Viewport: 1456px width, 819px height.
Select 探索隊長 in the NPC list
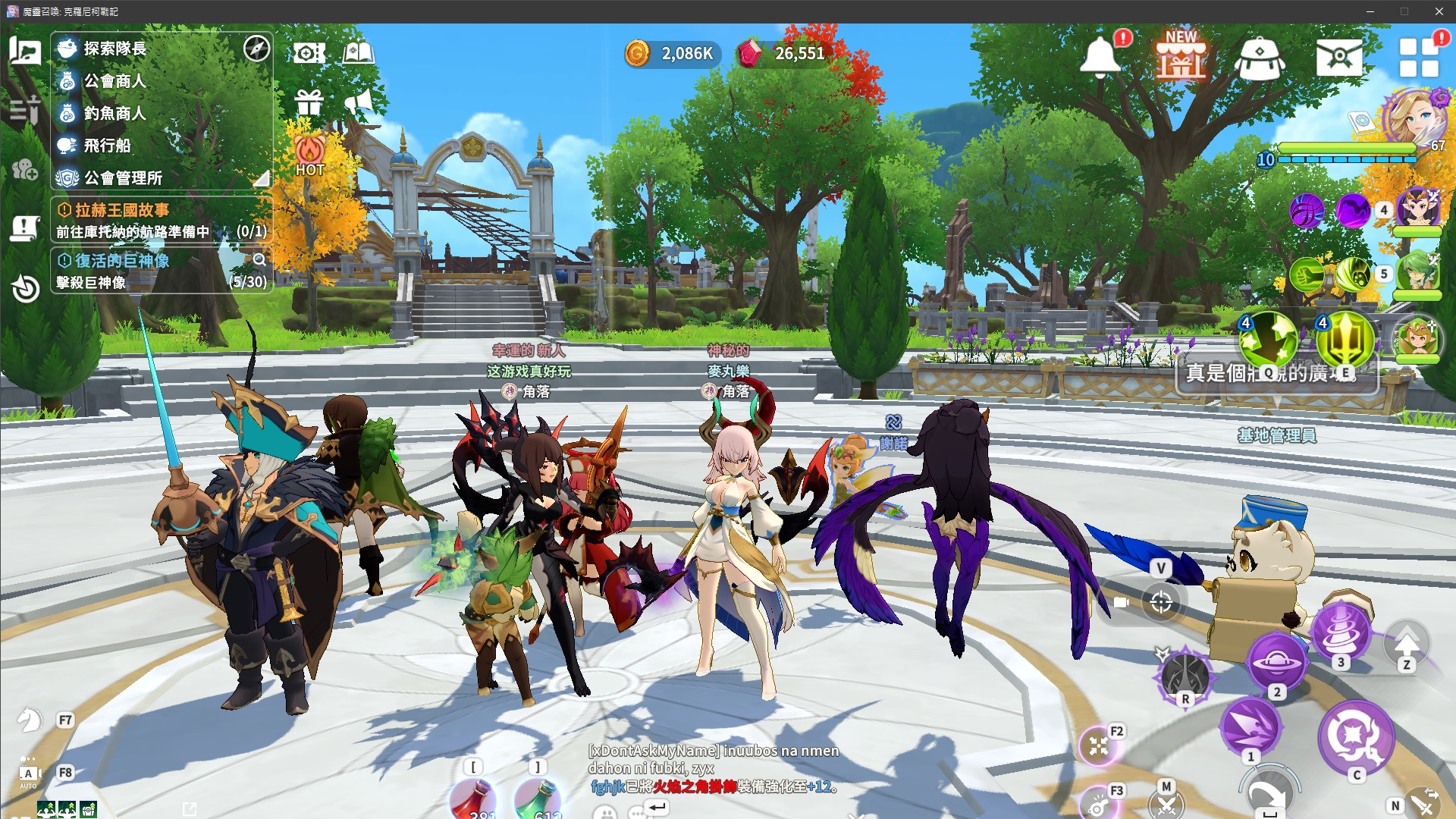coord(115,49)
